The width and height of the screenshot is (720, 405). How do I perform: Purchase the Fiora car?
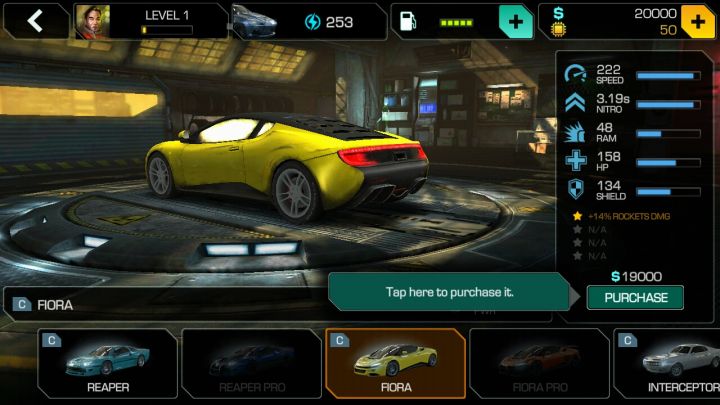click(x=635, y=297)
